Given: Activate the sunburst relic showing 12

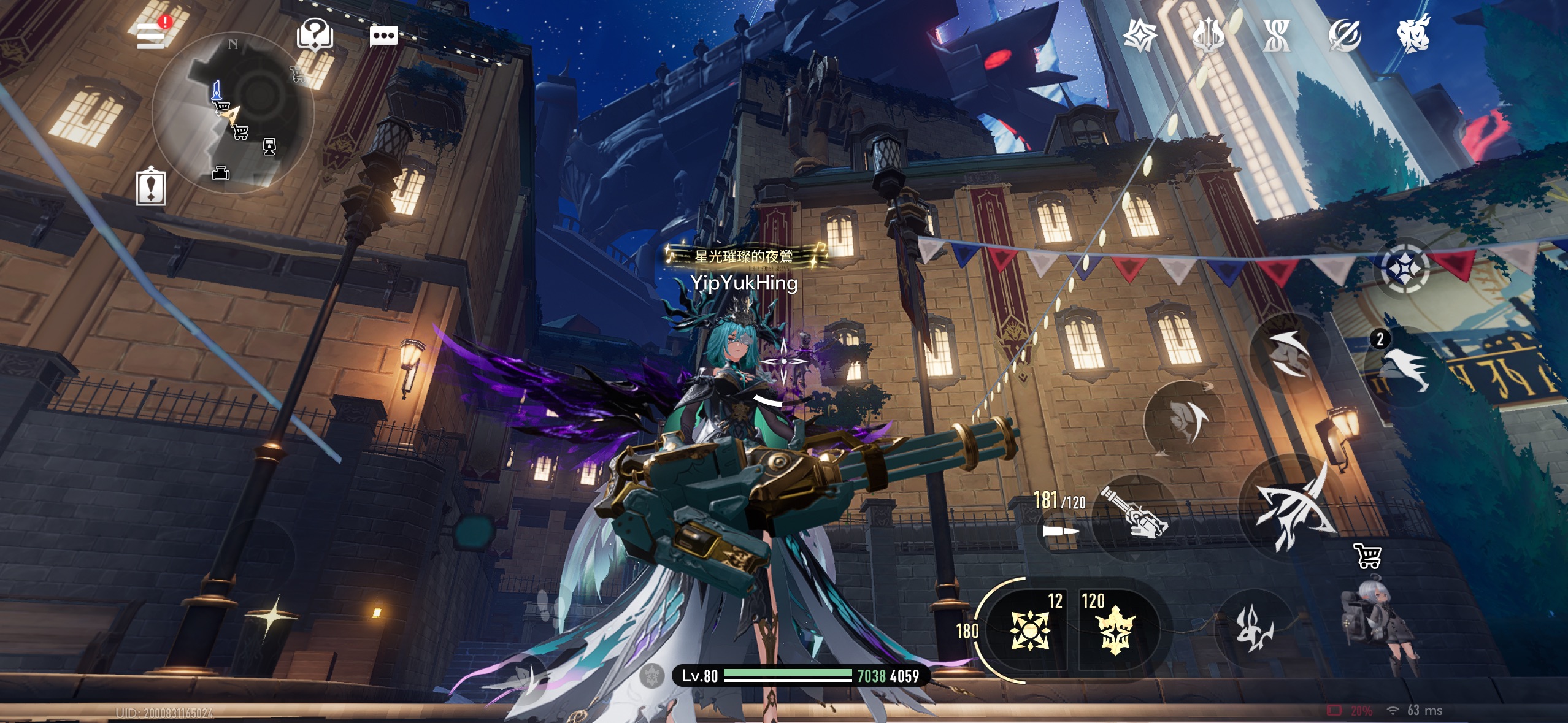Looking at the screenshot, I should point(1031,630).
